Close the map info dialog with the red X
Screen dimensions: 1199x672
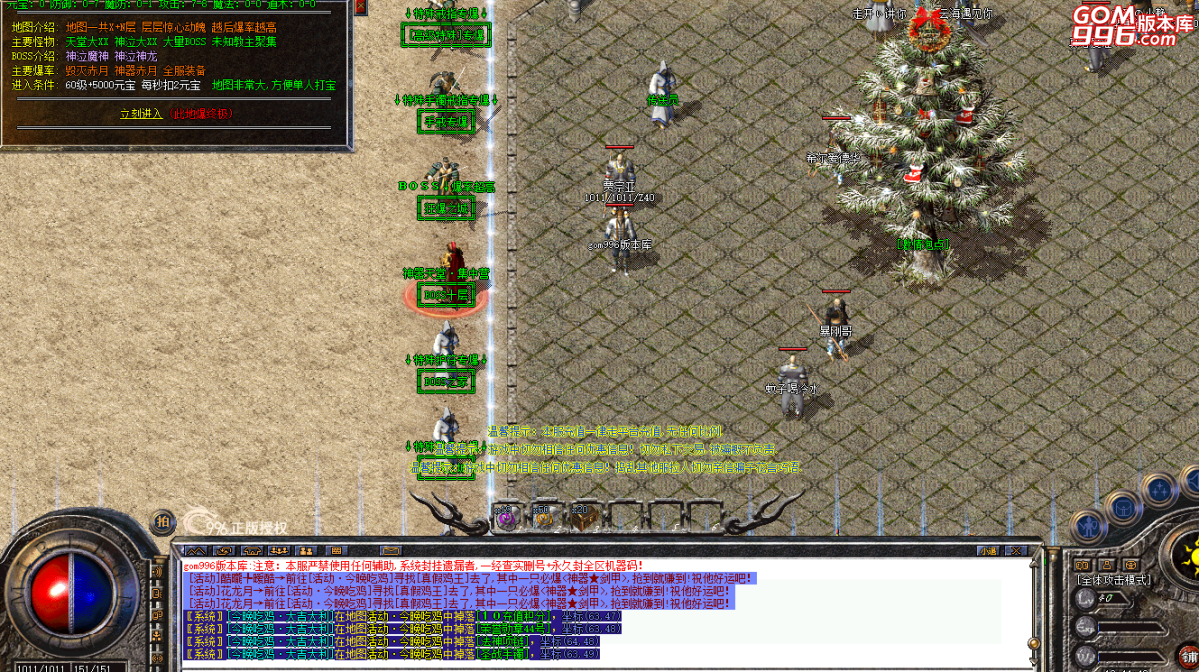click(x=361, y=8)
